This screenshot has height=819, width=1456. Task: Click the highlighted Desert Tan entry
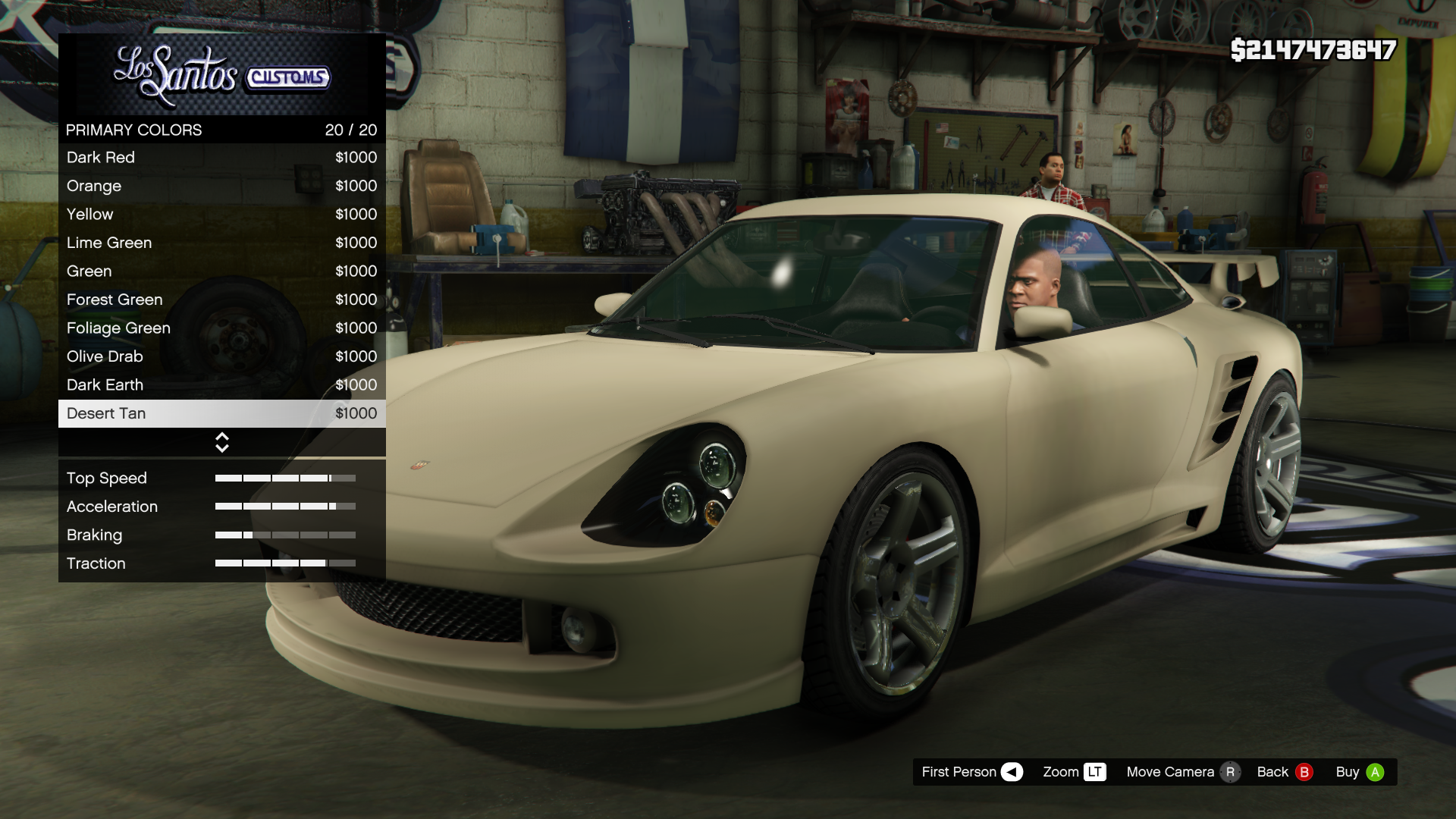click(x=221, y=413)
